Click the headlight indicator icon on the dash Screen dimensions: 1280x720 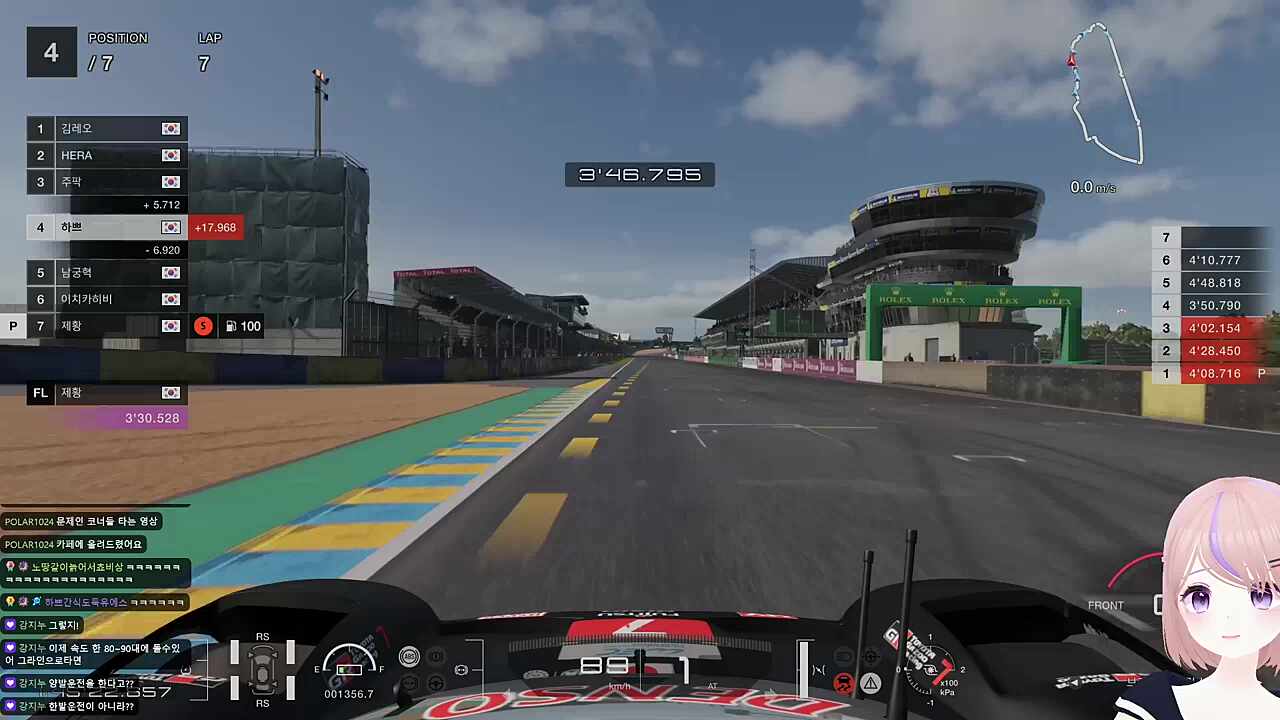461,669
